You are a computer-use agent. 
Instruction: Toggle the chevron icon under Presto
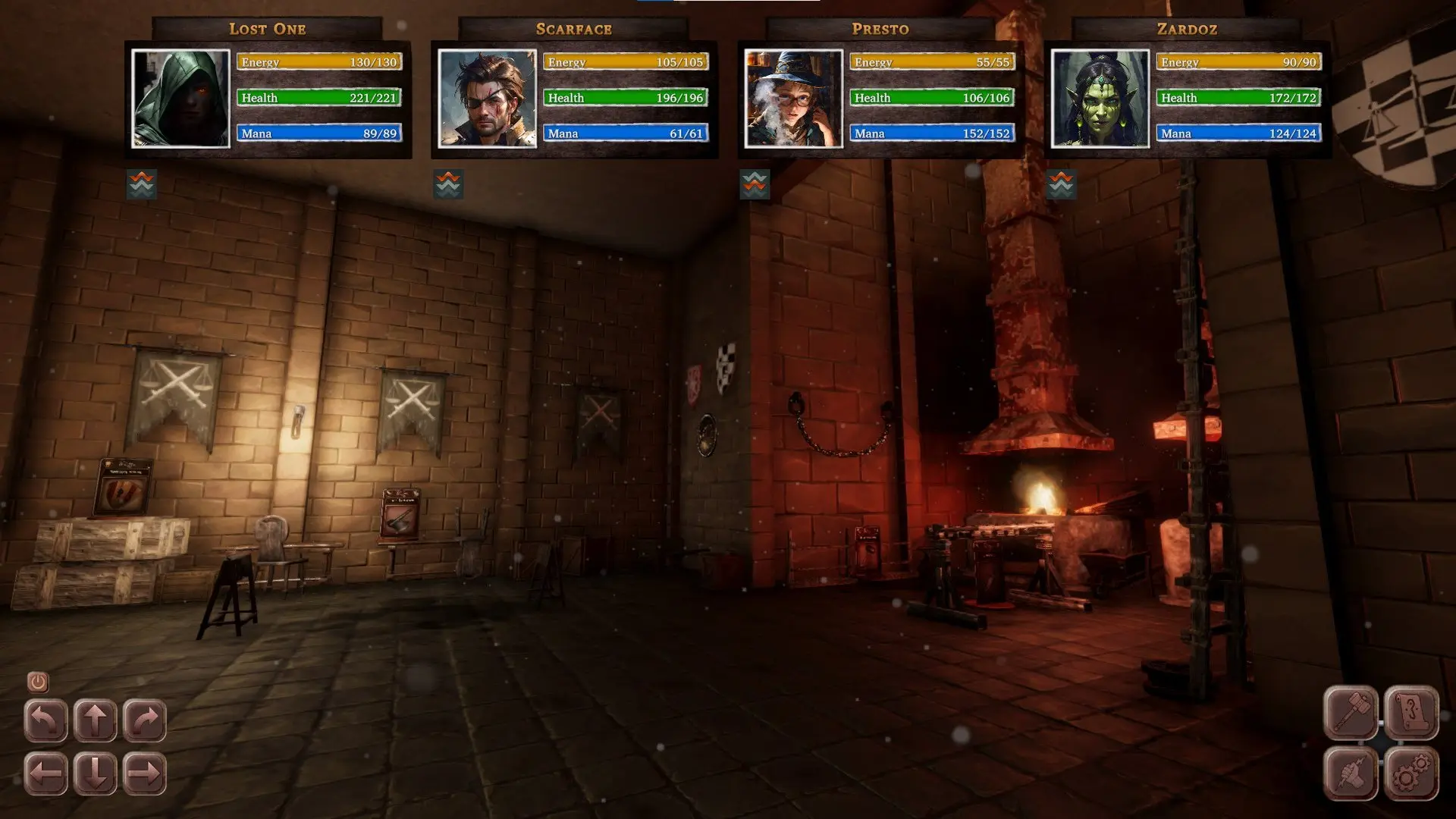pyautogui.click(x=755, y=184)
